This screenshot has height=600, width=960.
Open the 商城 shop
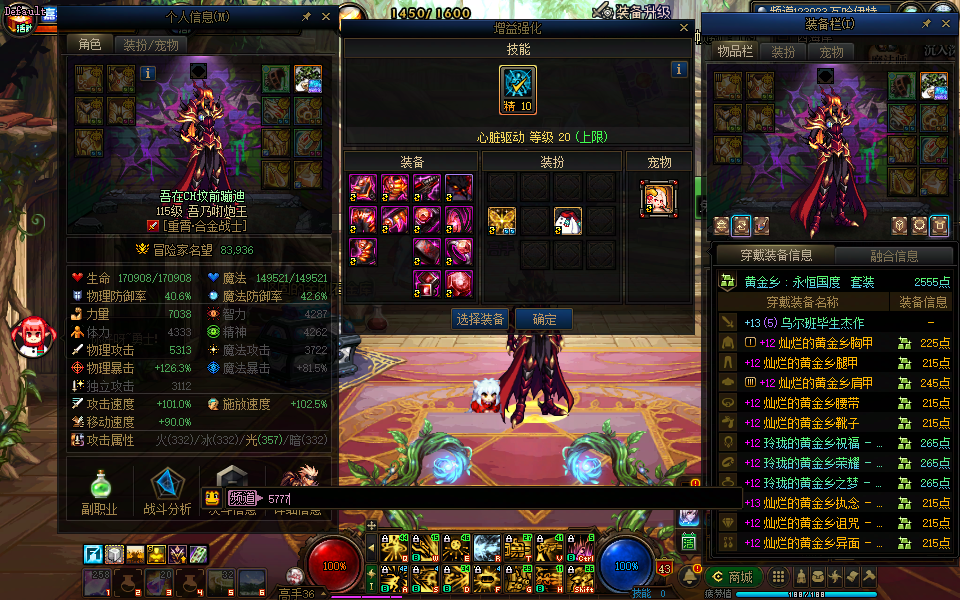(x=733, y=577)
